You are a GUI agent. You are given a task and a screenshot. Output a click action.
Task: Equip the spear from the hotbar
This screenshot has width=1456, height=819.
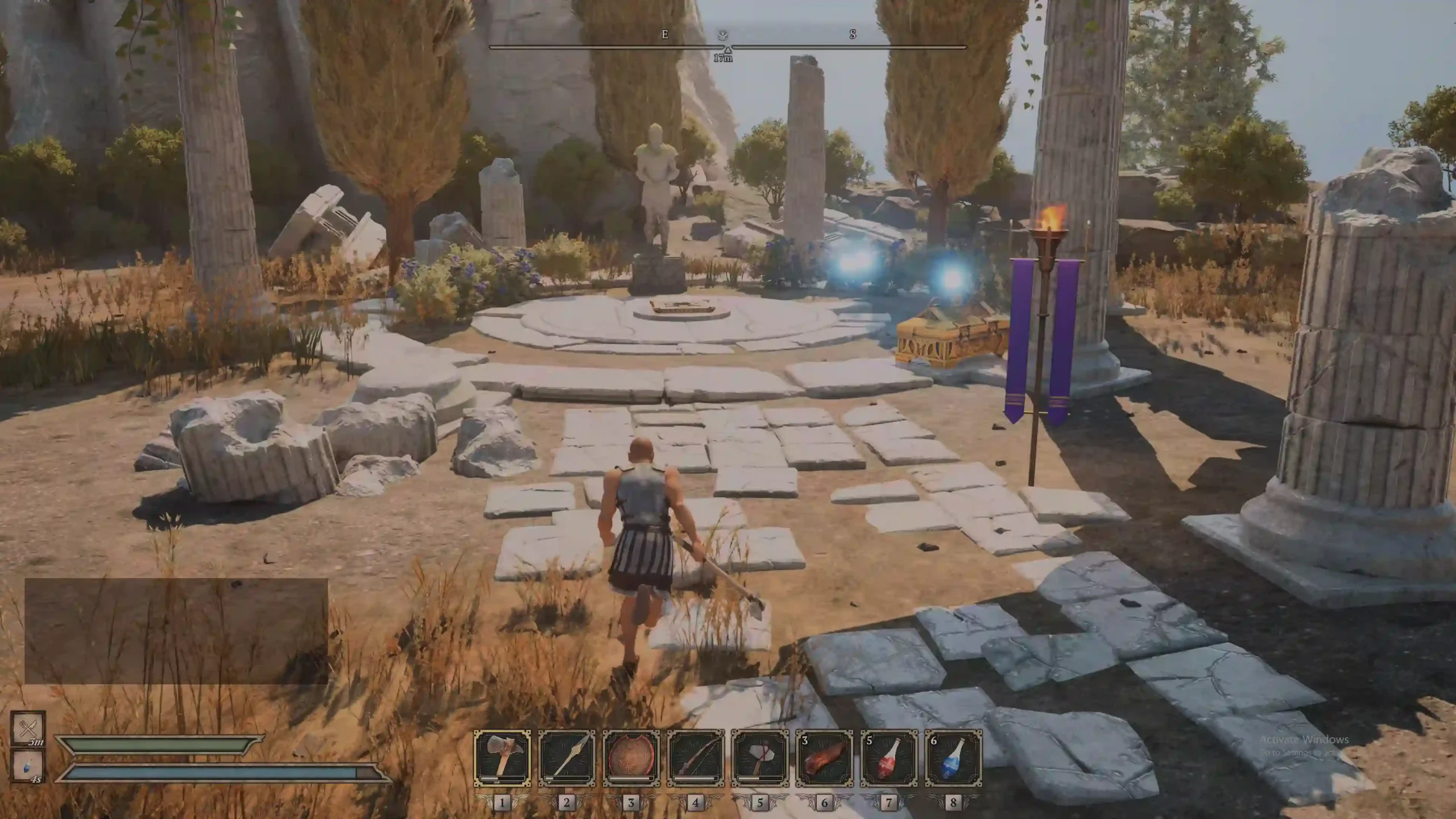click(x=566, y=758)
